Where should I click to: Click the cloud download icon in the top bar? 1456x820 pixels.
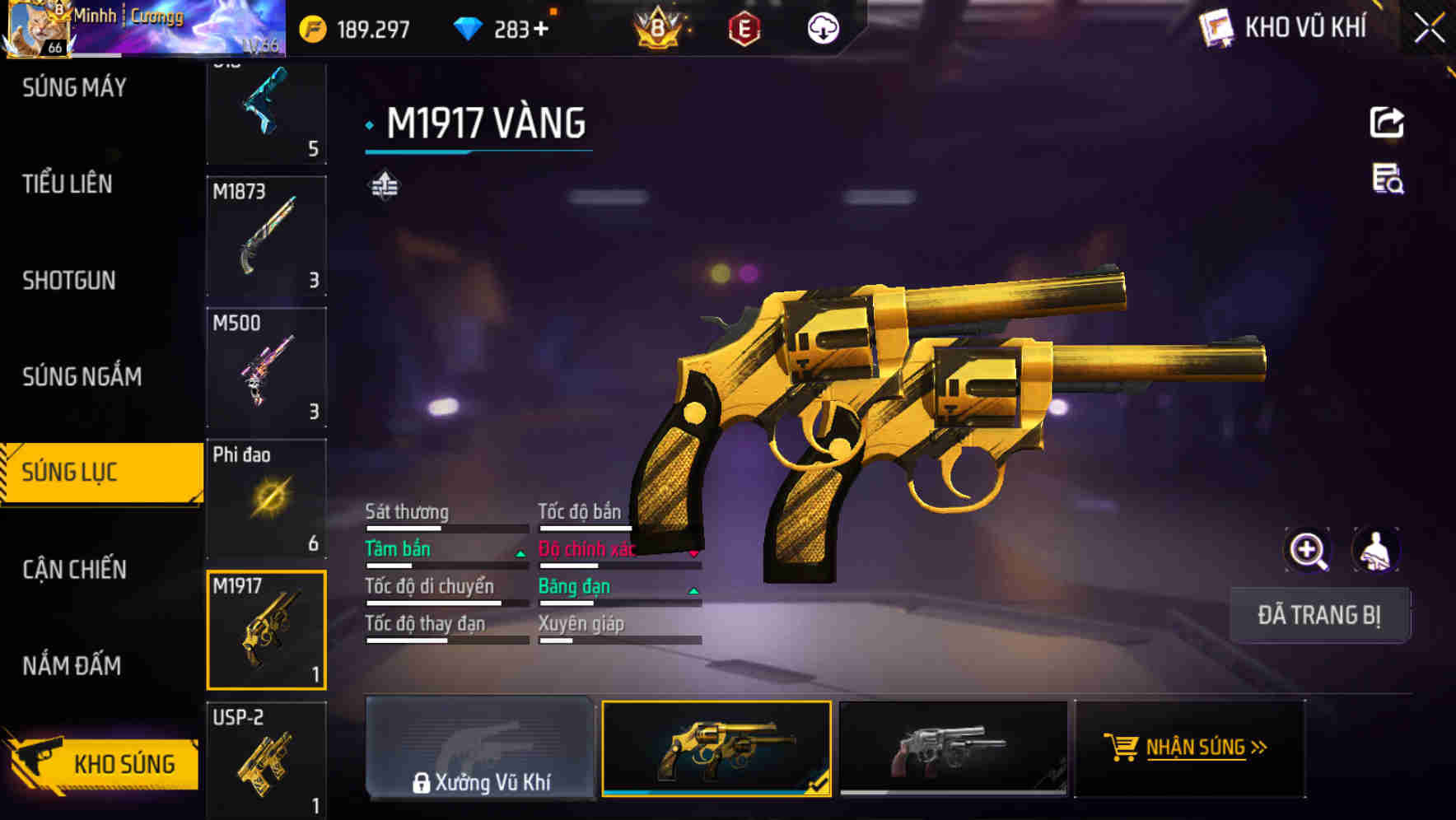(822, 27)
